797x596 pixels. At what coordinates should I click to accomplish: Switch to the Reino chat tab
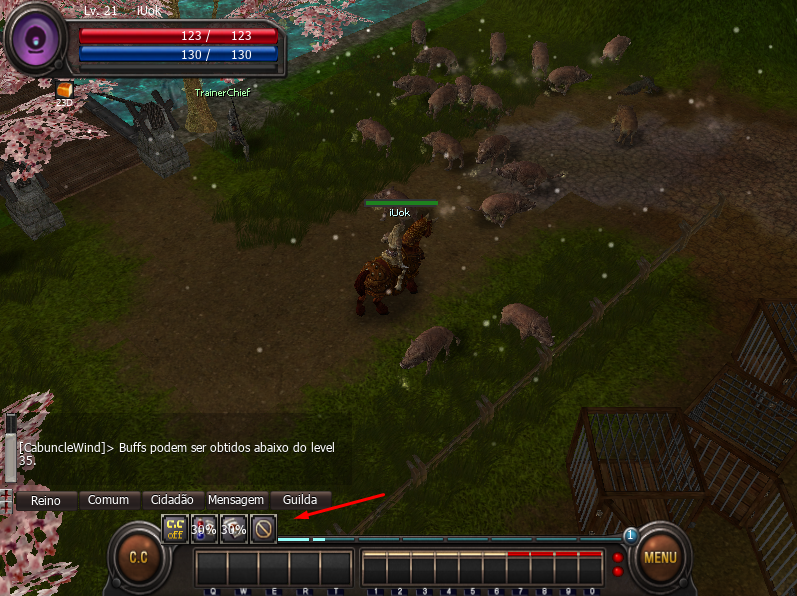point(45,500)
